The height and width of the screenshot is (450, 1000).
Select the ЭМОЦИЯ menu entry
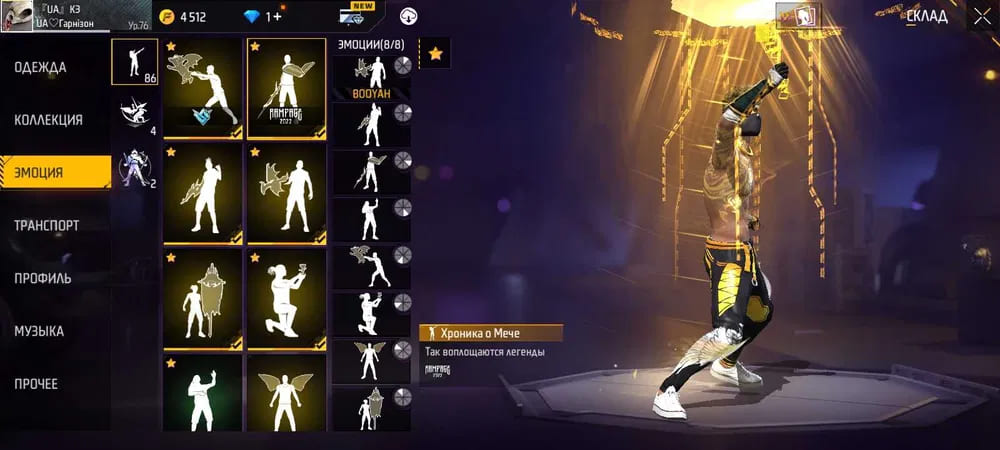40,173
